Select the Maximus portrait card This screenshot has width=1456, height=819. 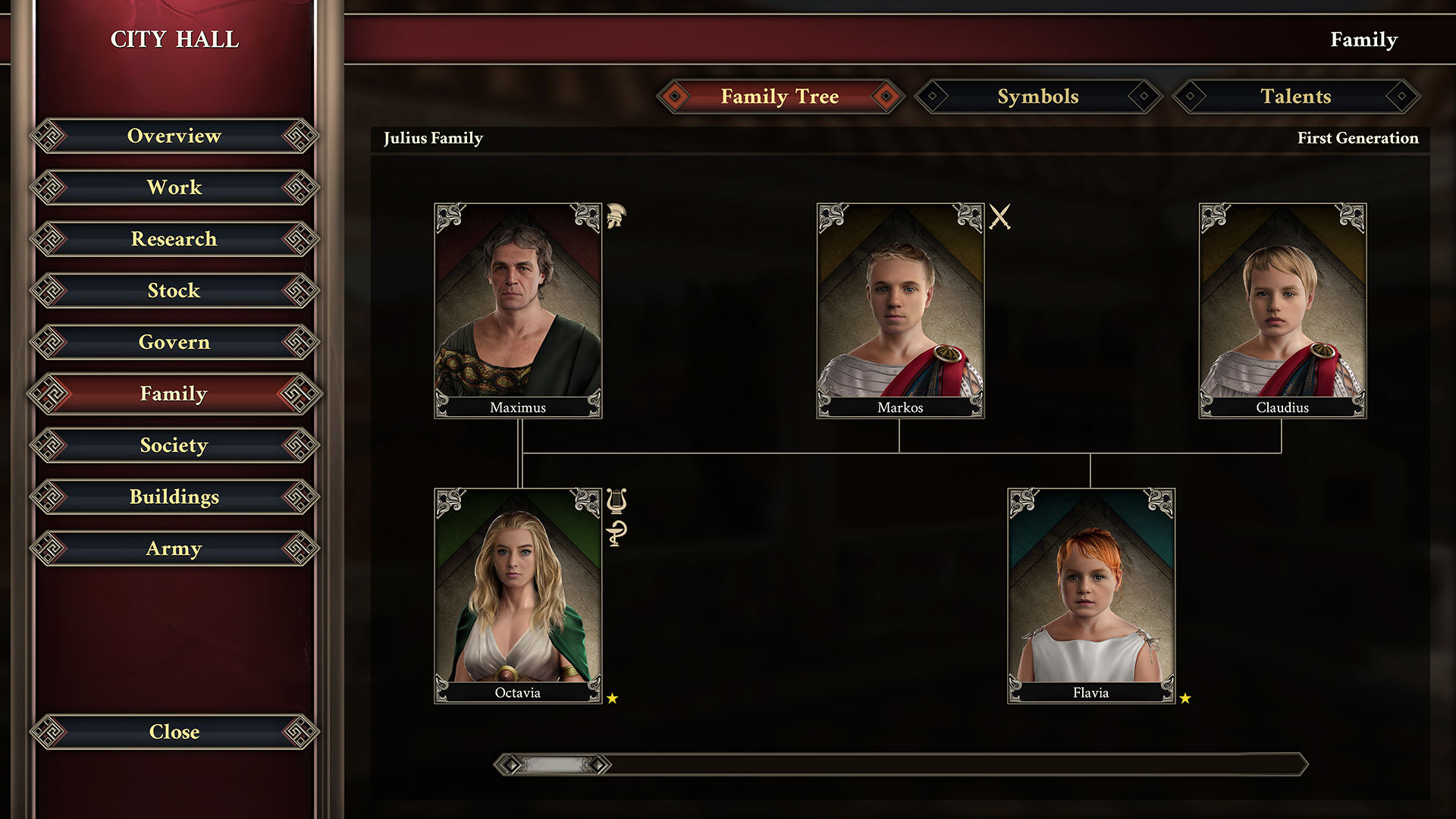[x=518, y=310]
